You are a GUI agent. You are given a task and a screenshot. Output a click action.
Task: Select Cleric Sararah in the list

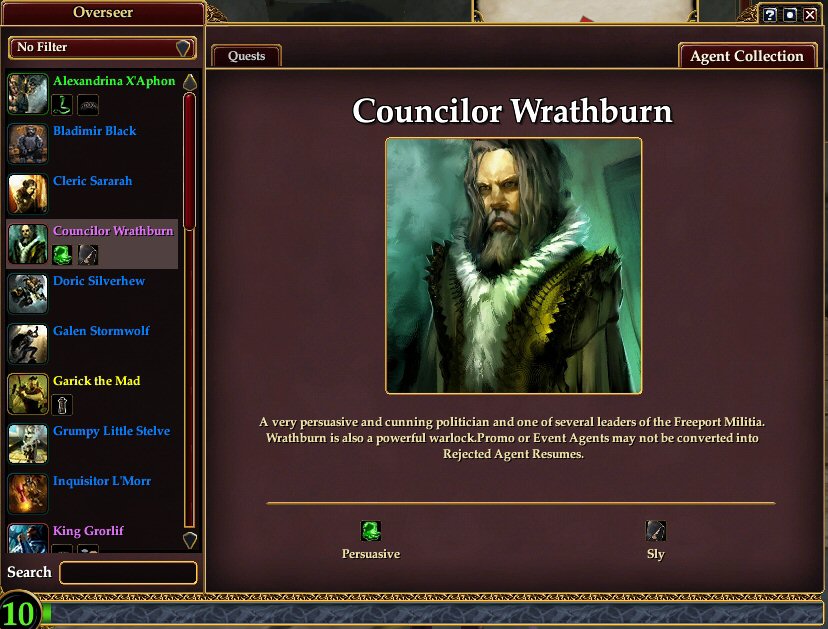92,181
